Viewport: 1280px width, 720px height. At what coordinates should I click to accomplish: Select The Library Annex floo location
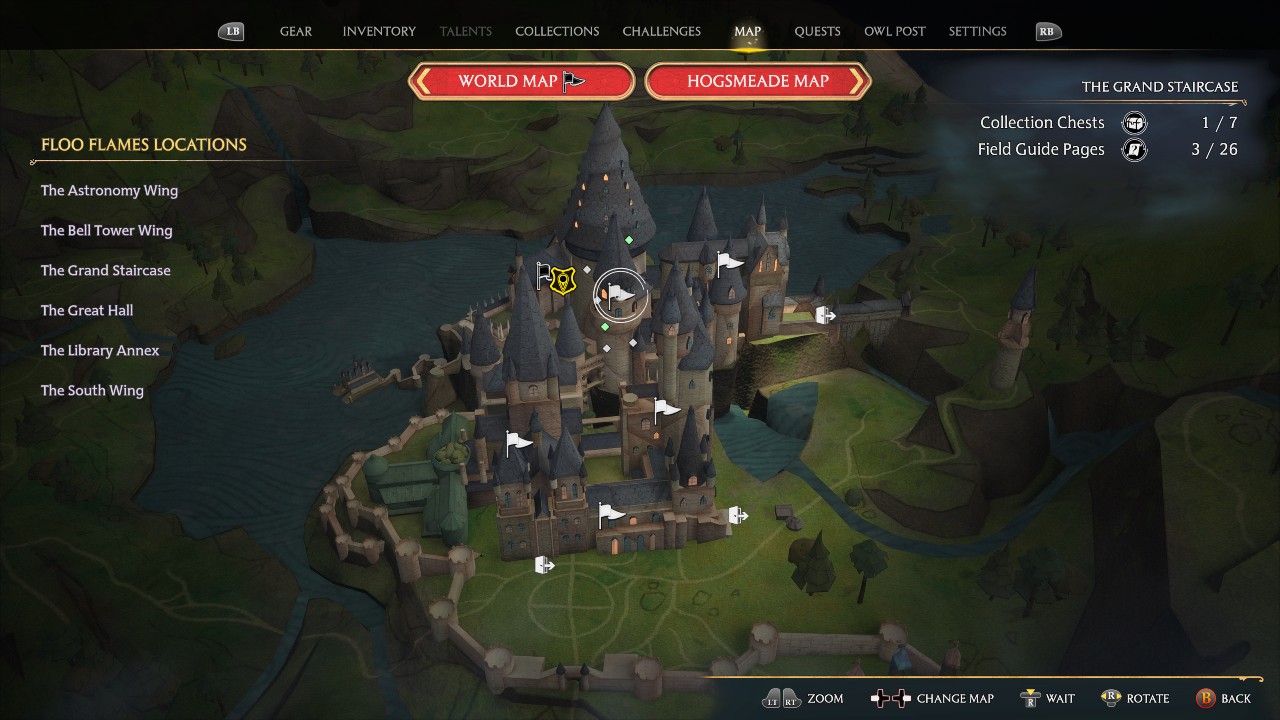pyautogui.click(x=100, y=350)
